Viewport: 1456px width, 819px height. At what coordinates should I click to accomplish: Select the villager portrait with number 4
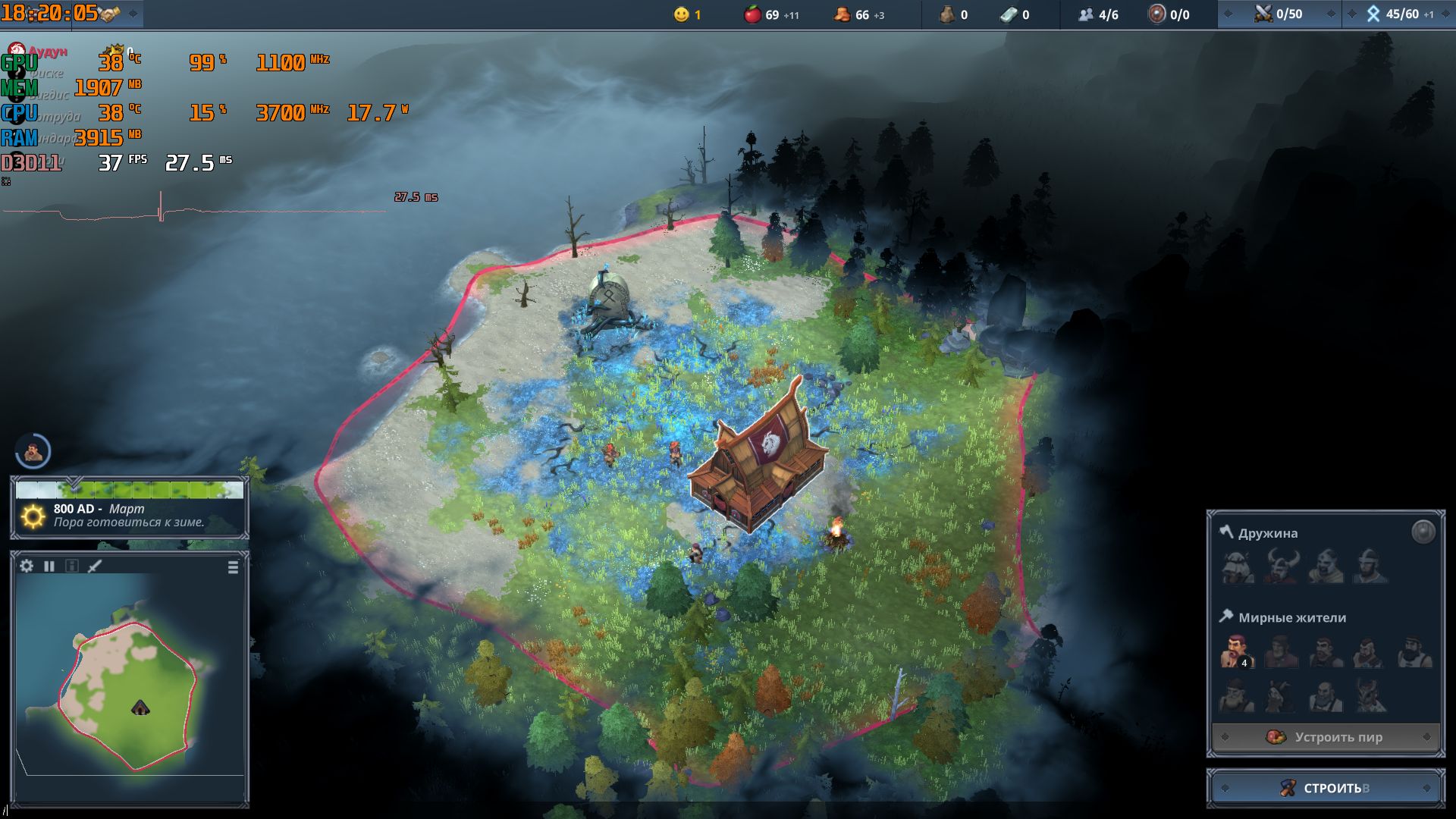pos(1236,652)
